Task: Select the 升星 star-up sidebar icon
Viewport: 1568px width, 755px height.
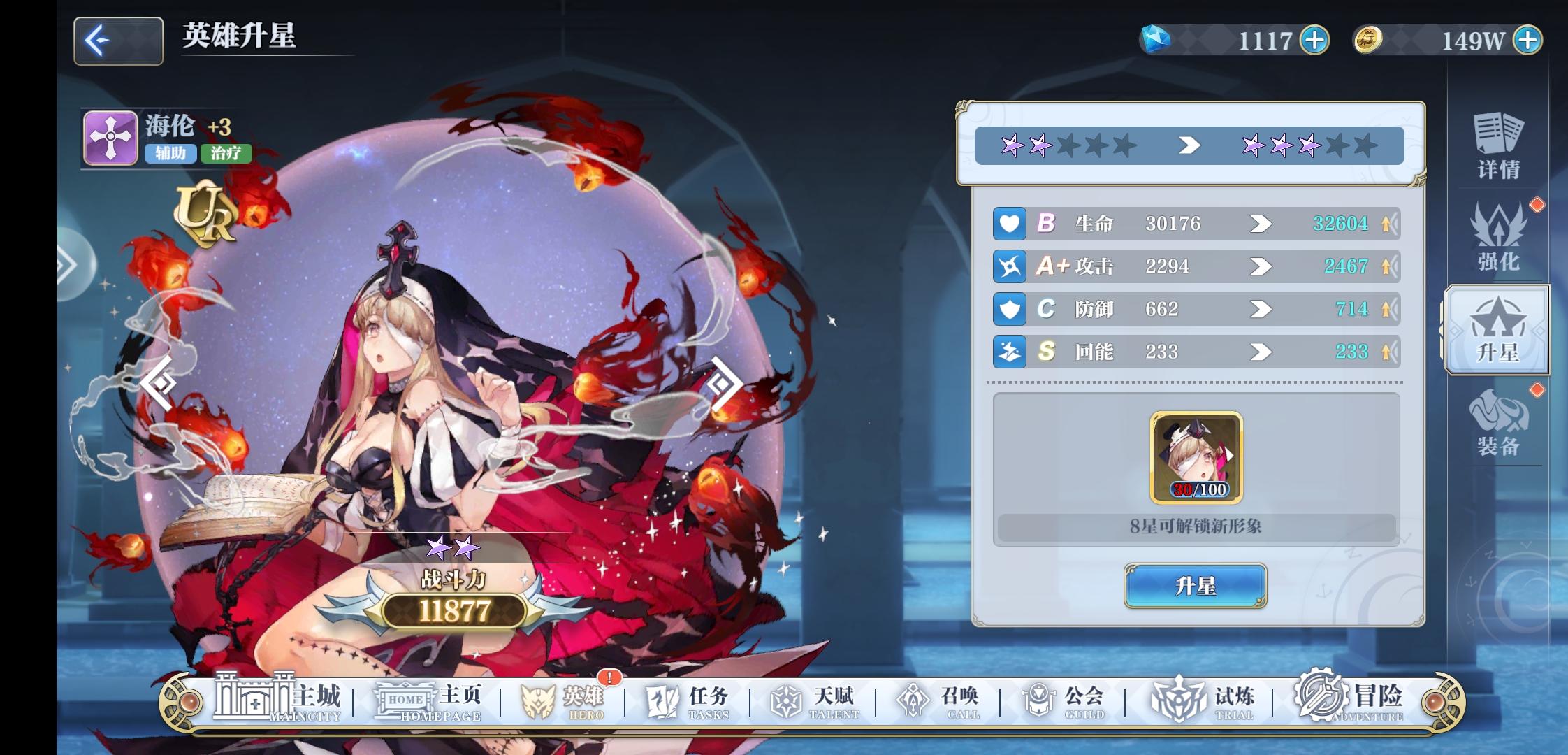Action: click(x=1497, y=329)
